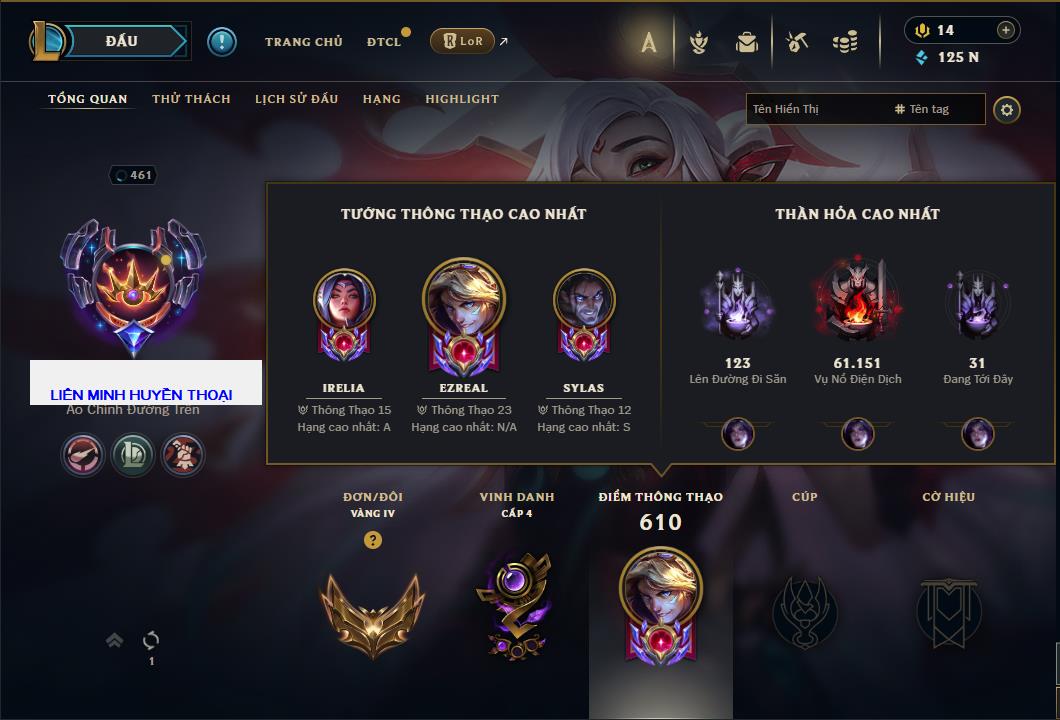Open the hammer crafting icon
The width and height of the screenshot is (1060, 720).
click(796, 42)
